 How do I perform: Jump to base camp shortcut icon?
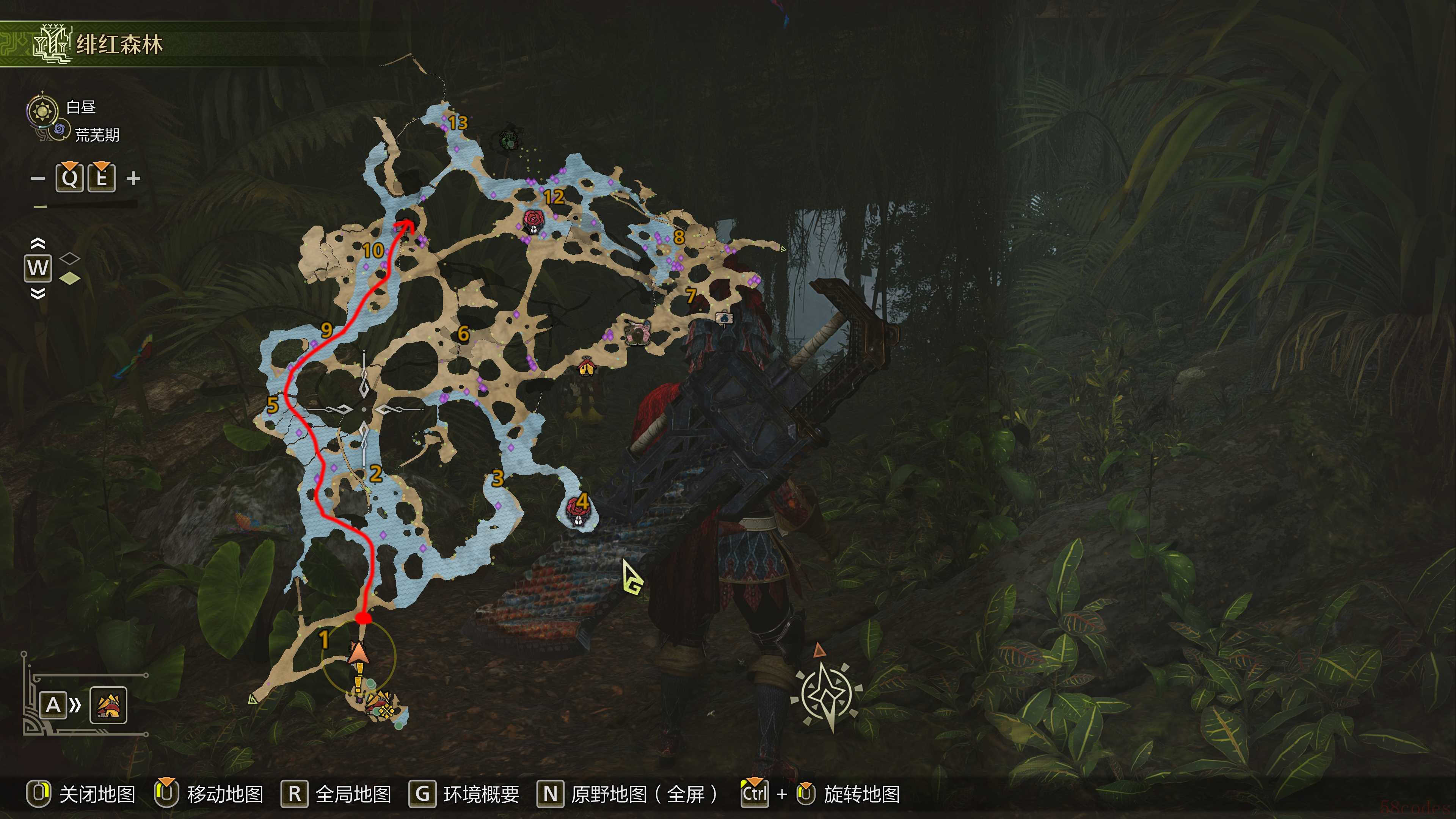coord(108,705)
